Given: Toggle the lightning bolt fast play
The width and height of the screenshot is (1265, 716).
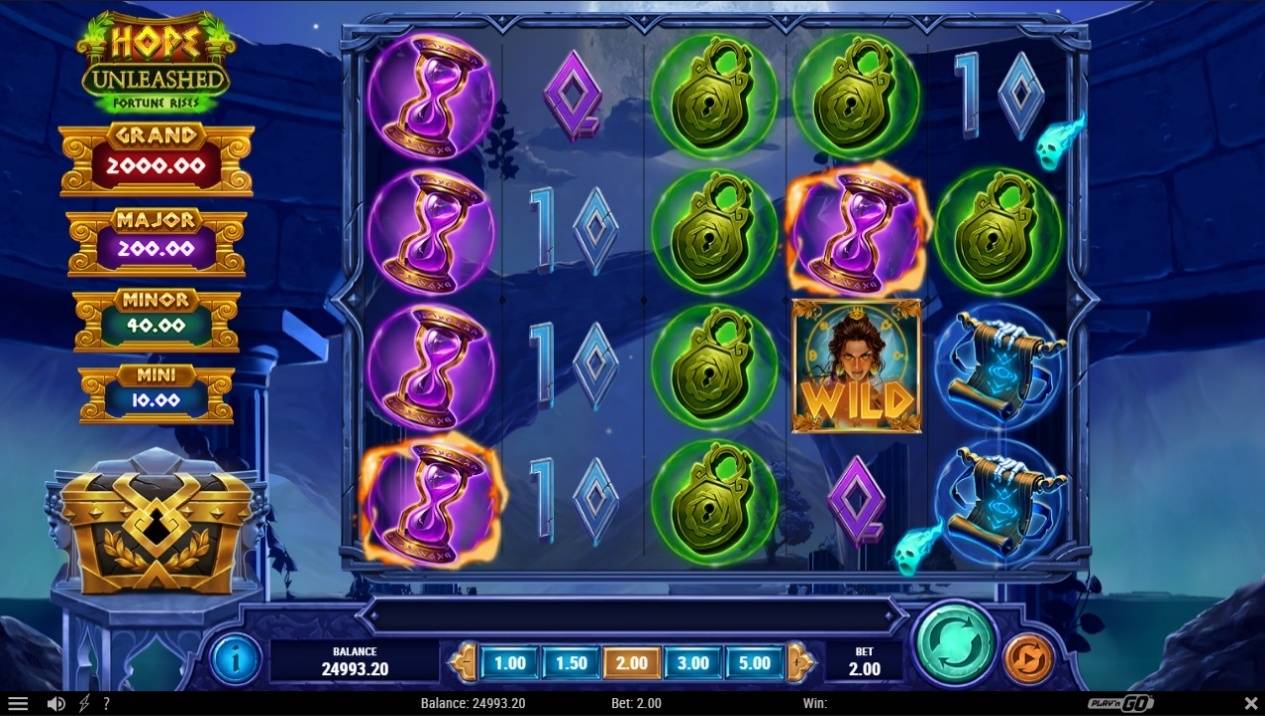Looking at the screenshot, I should 83,704.
